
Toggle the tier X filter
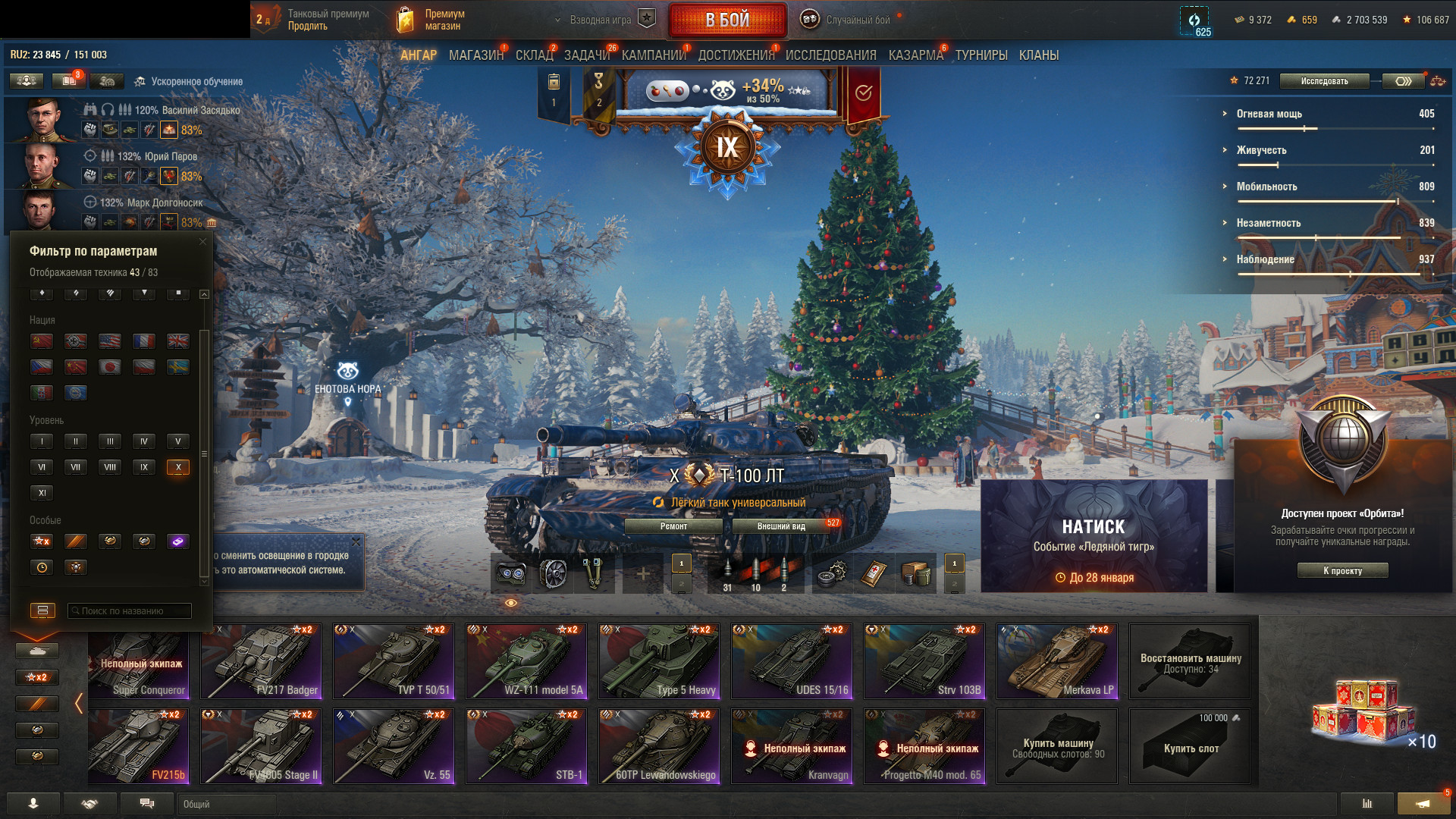(x=178, y=467)
